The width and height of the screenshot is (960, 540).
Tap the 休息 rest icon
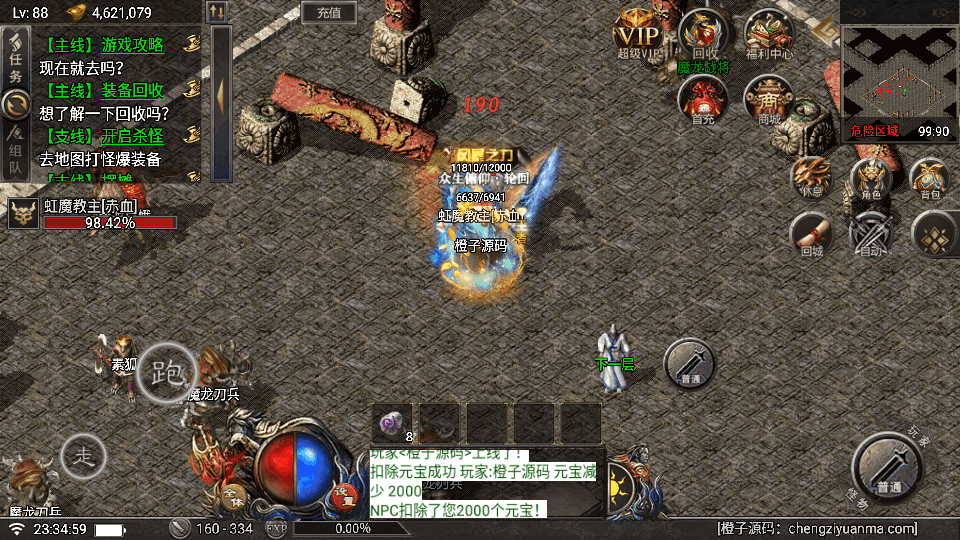[x=810, y=177]
